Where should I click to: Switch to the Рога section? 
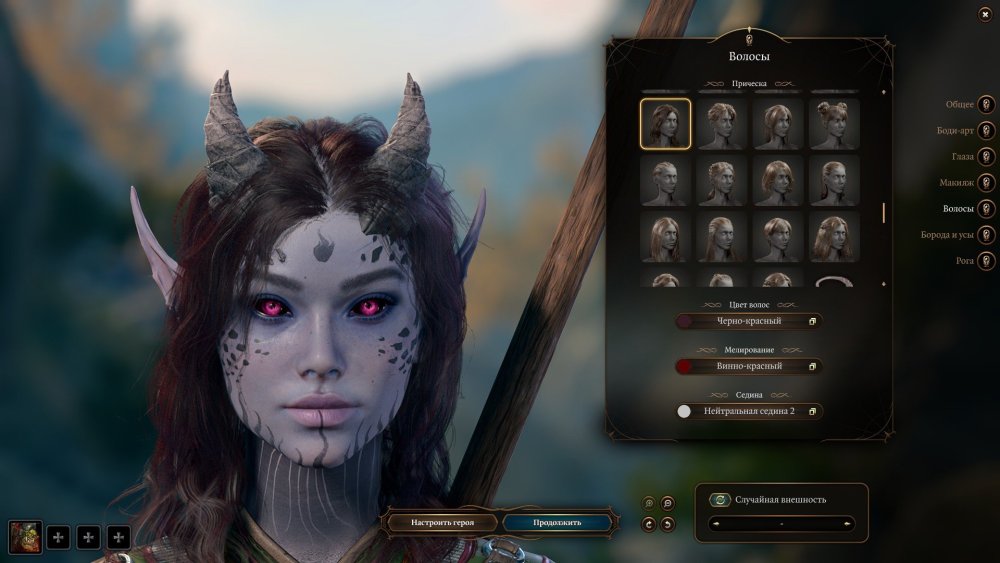tap(986, 261)
